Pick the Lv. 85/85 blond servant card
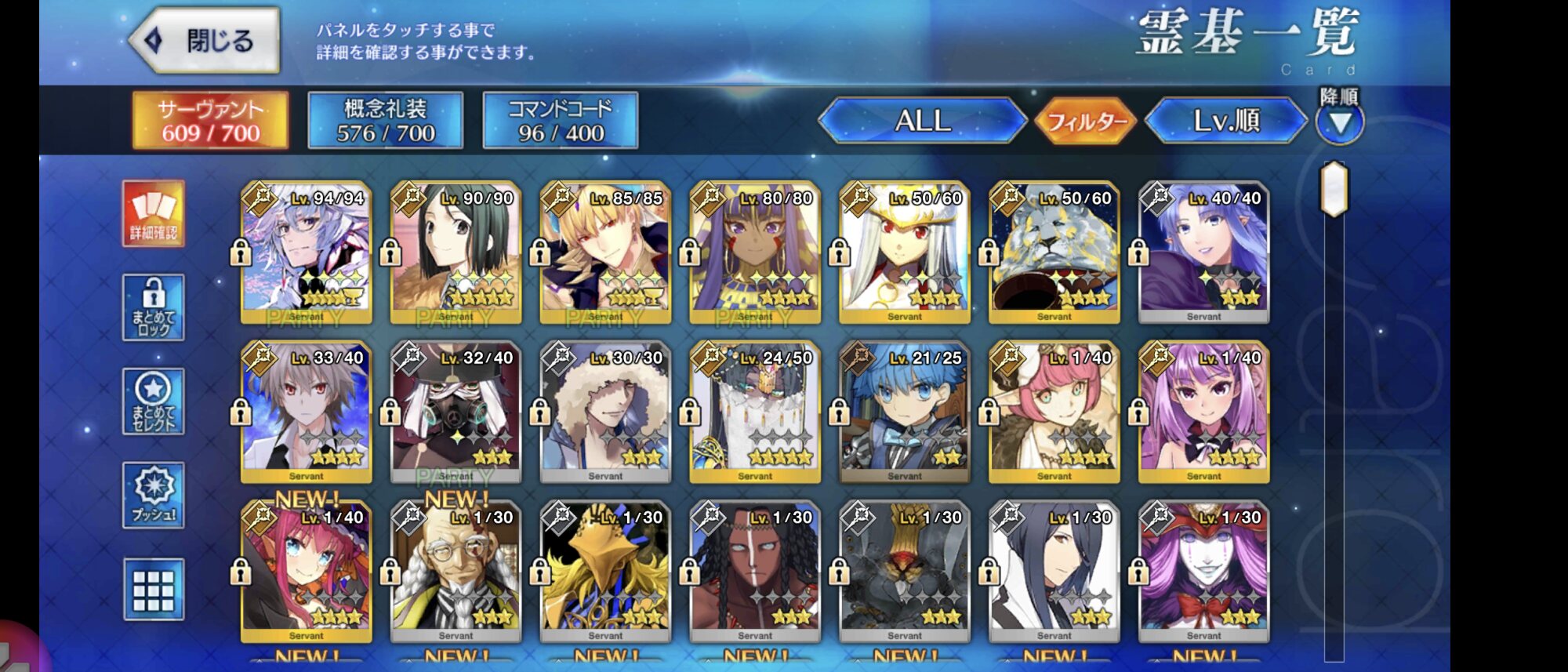The height and width of the screenshot is (672, 1568). click(x=605, y=252)
